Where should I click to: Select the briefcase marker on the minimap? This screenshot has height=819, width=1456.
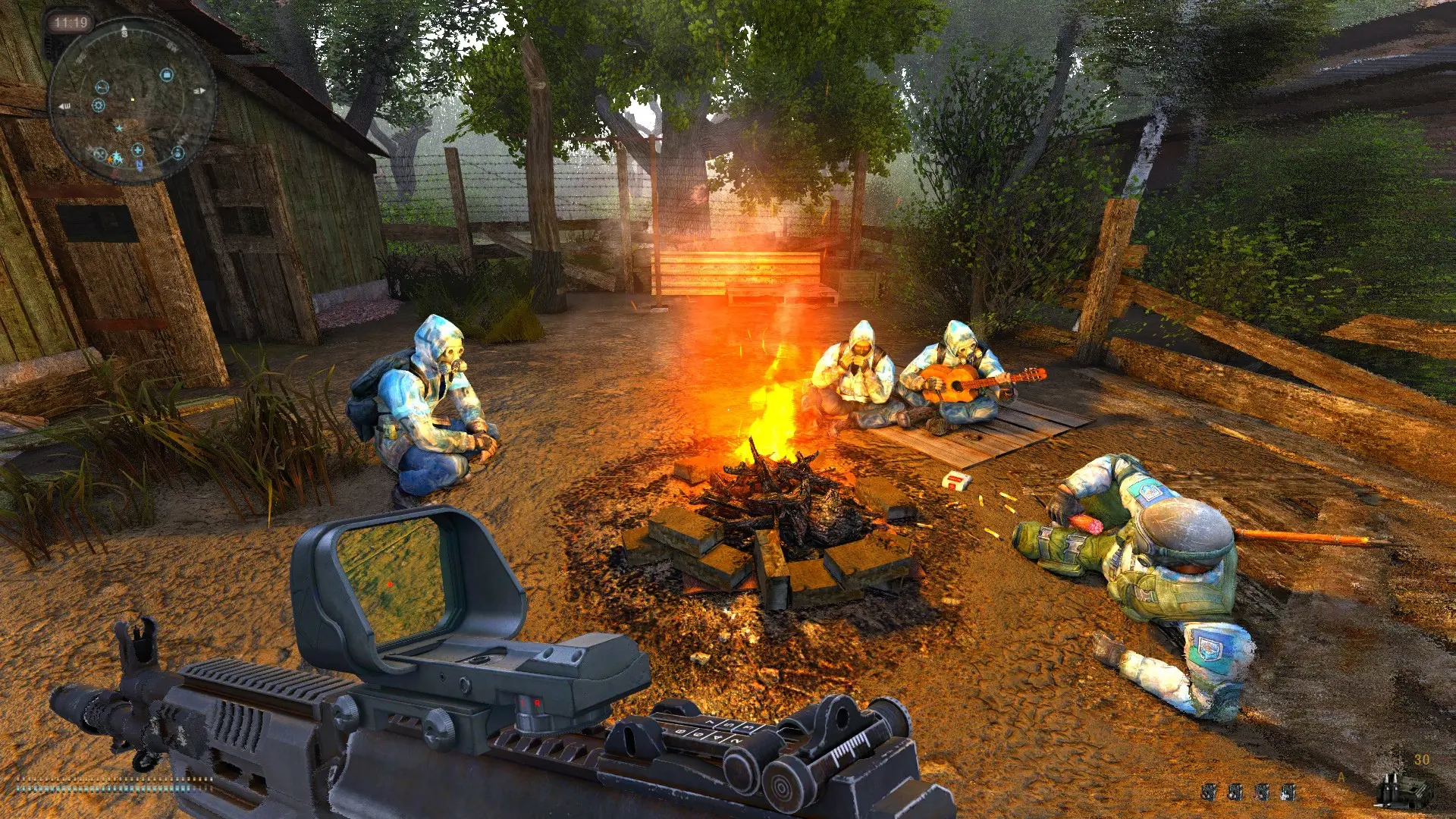[167, 74]
